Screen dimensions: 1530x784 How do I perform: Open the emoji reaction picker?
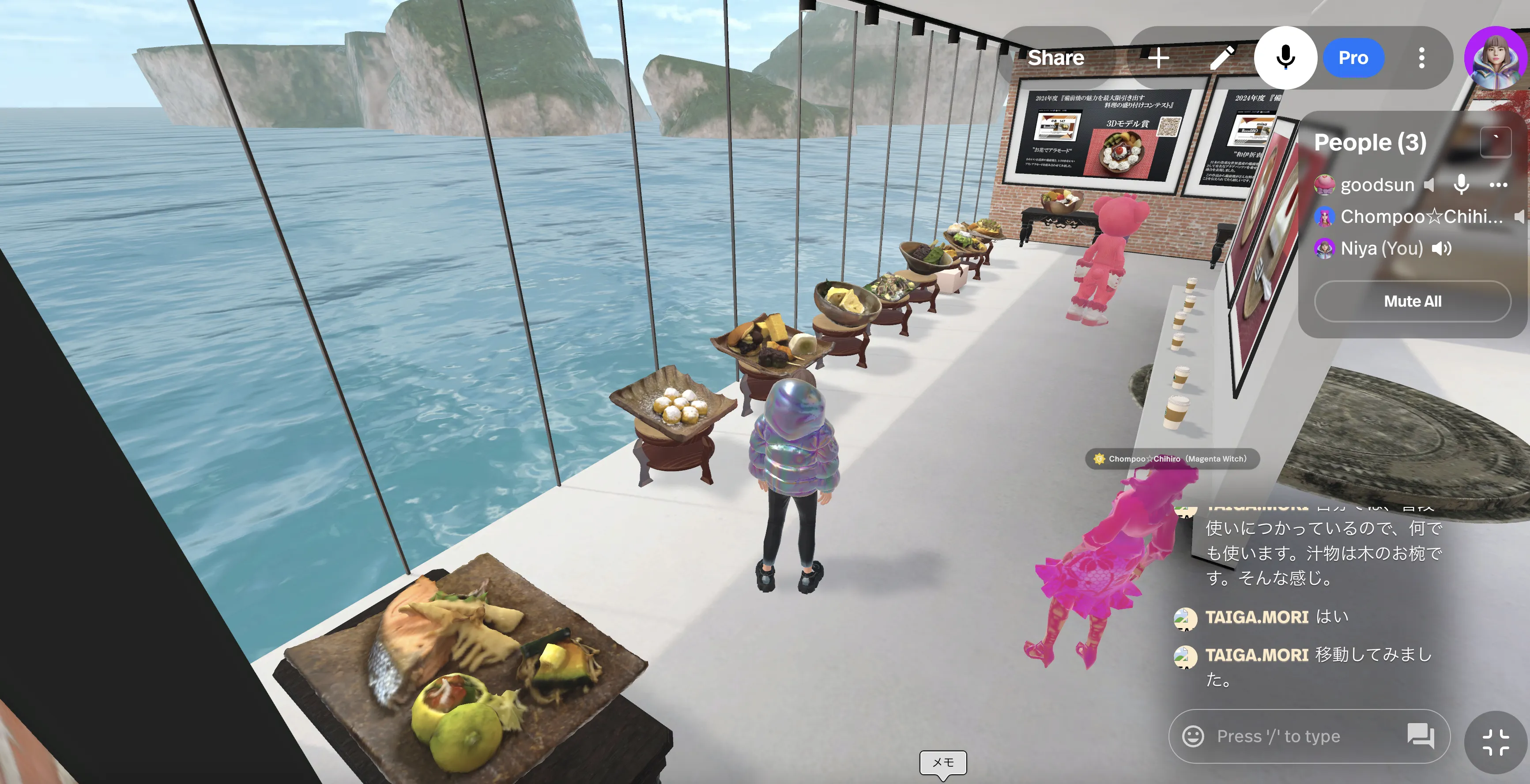[1193, 736]
